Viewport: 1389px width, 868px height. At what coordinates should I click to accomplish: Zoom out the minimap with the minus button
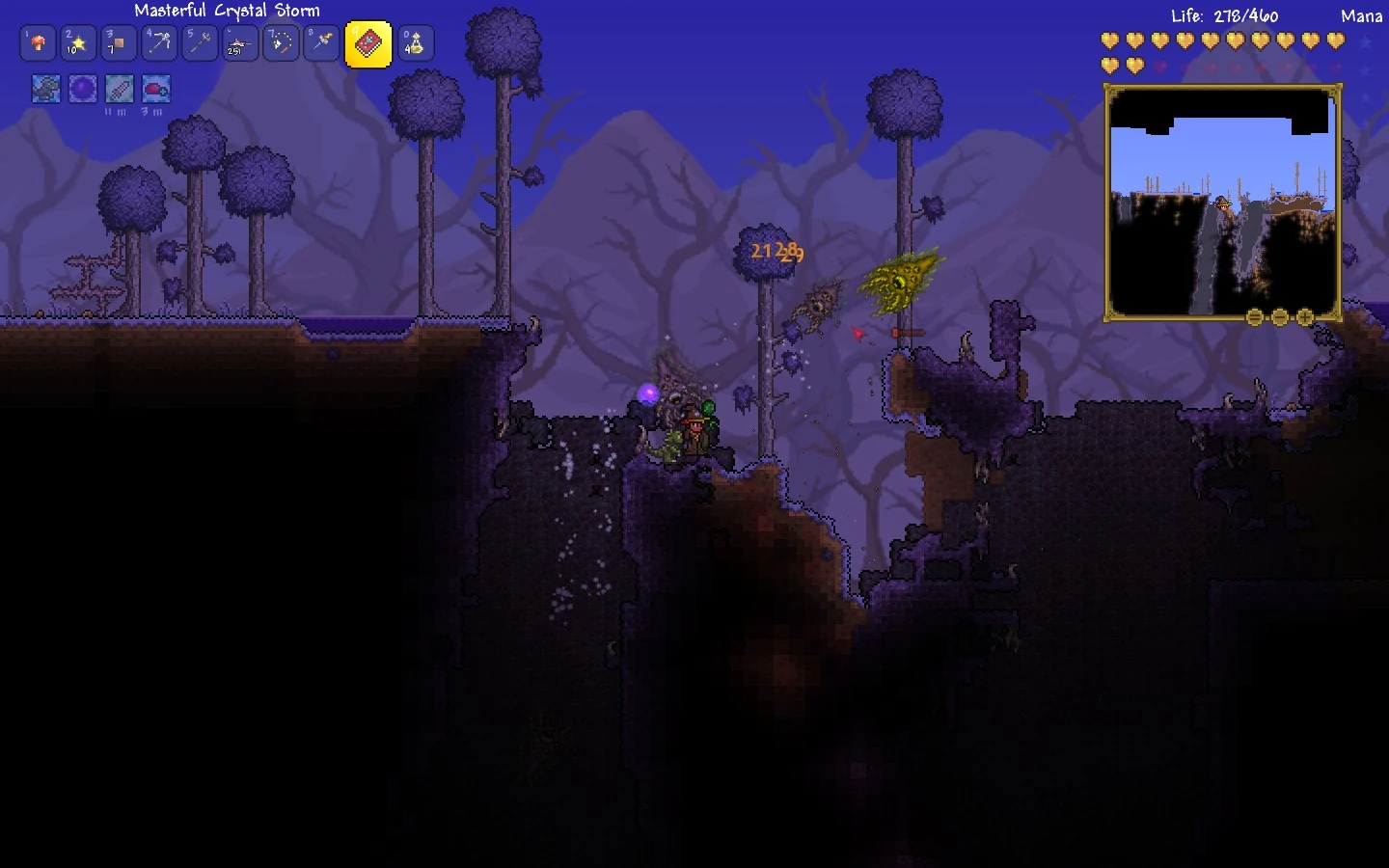pyautogui.click(x=1279, y=315)
